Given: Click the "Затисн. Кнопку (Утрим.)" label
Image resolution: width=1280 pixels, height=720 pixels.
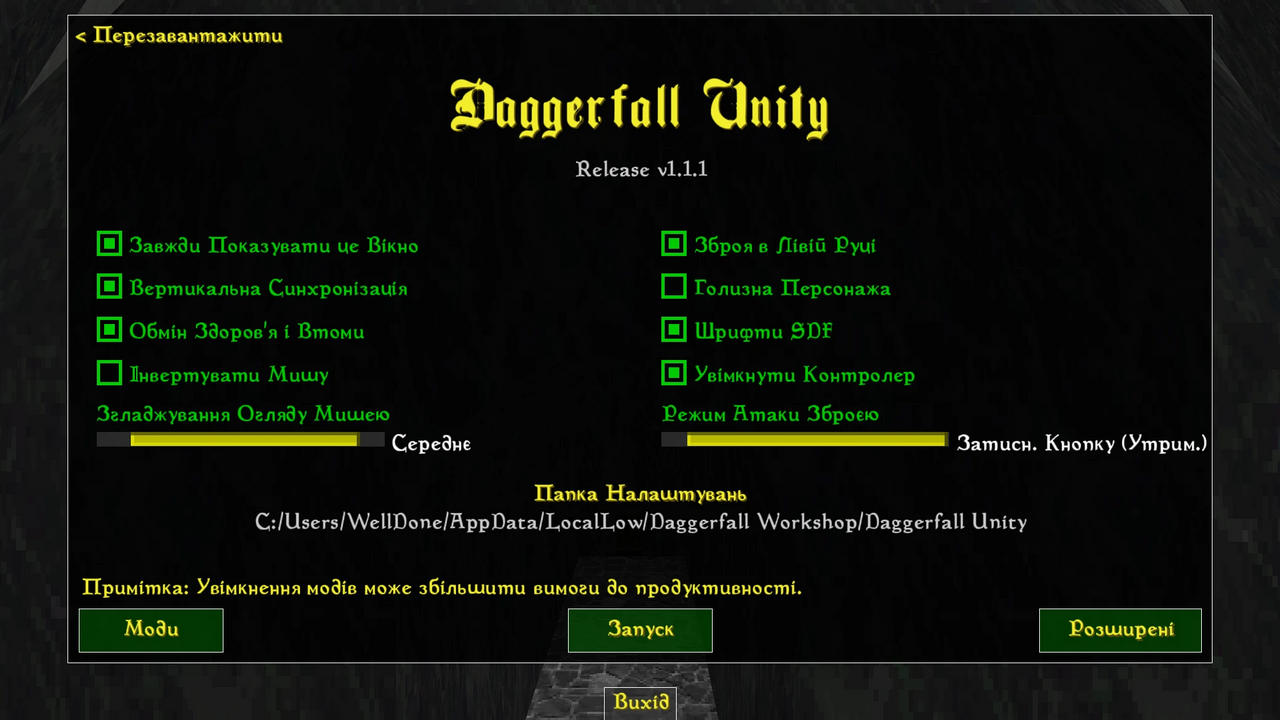Looking at the screenshot, I should click(x=1082, y=443).
